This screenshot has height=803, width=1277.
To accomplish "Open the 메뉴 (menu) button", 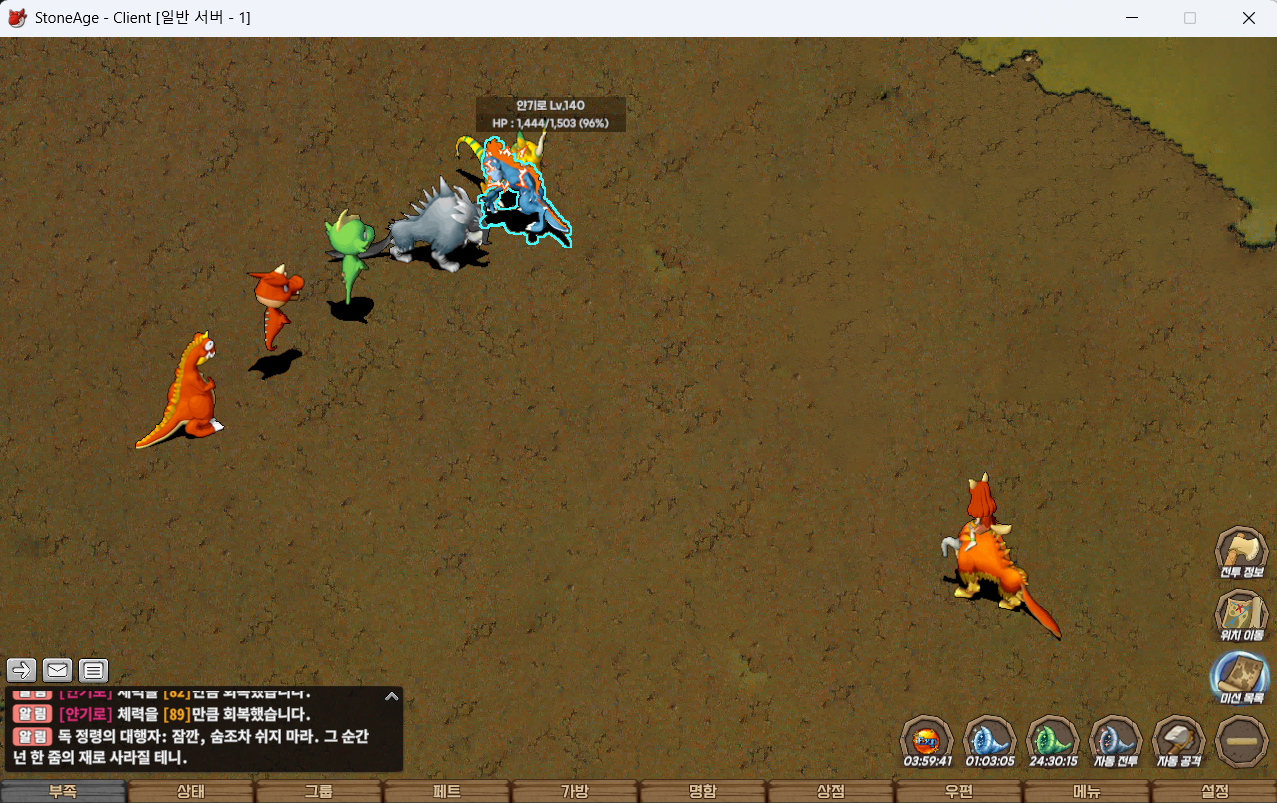I will pos(1087,791).
